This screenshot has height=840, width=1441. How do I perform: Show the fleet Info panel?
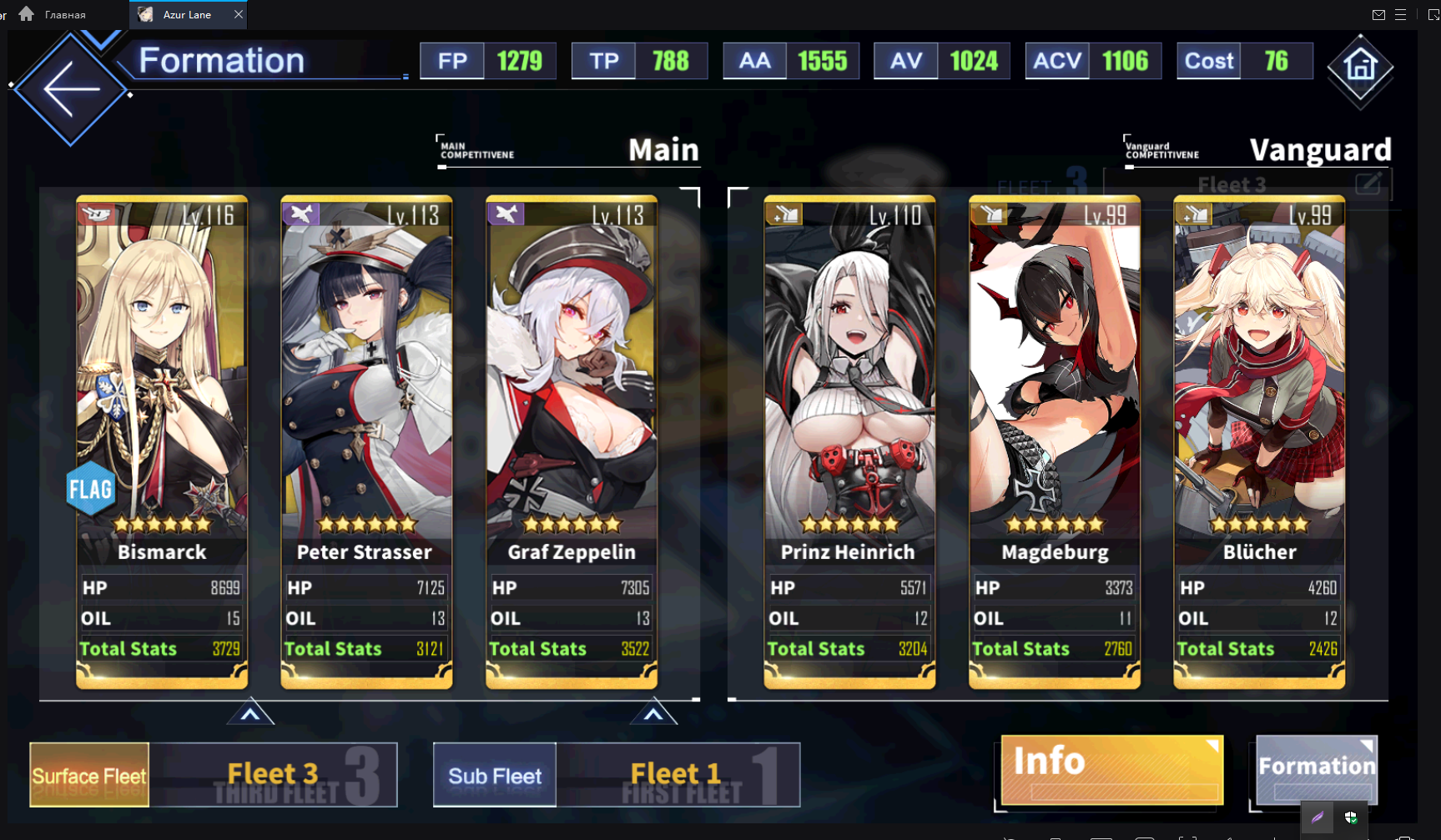tap(1111, 769)
